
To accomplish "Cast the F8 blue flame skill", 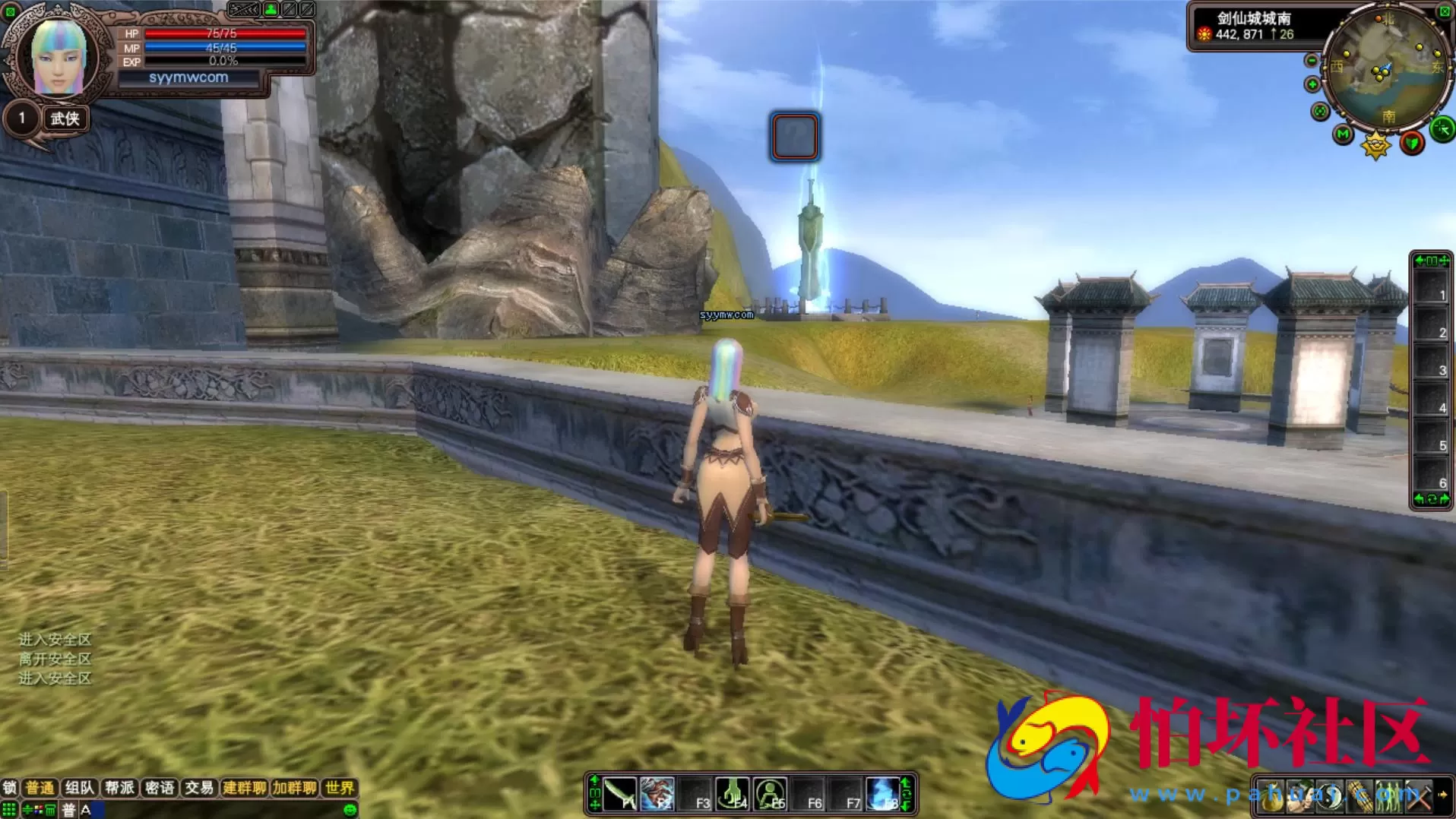I will pyautogui.click(x=882, y=795).
